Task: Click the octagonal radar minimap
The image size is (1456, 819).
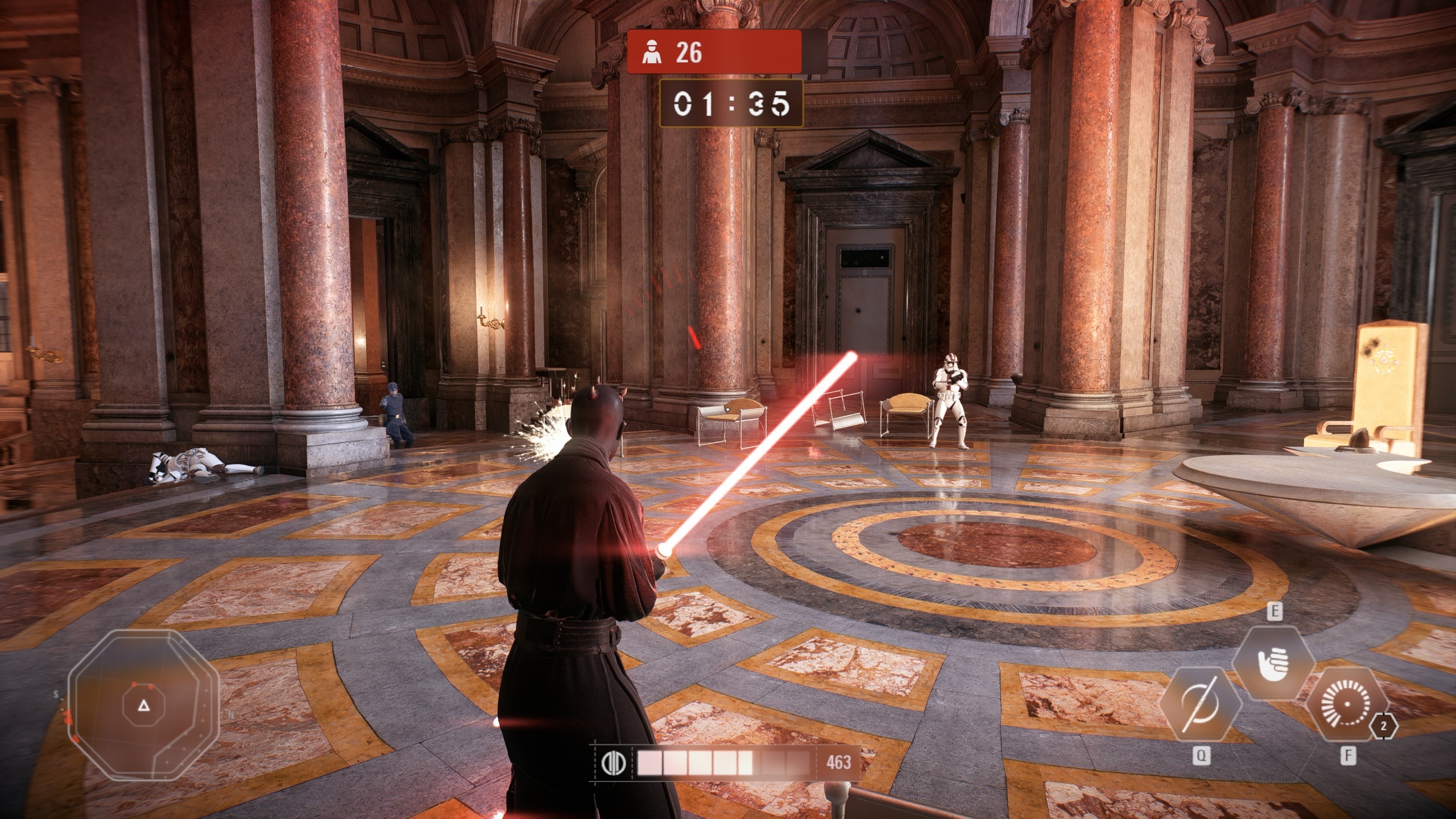Action: click(143, 706)
